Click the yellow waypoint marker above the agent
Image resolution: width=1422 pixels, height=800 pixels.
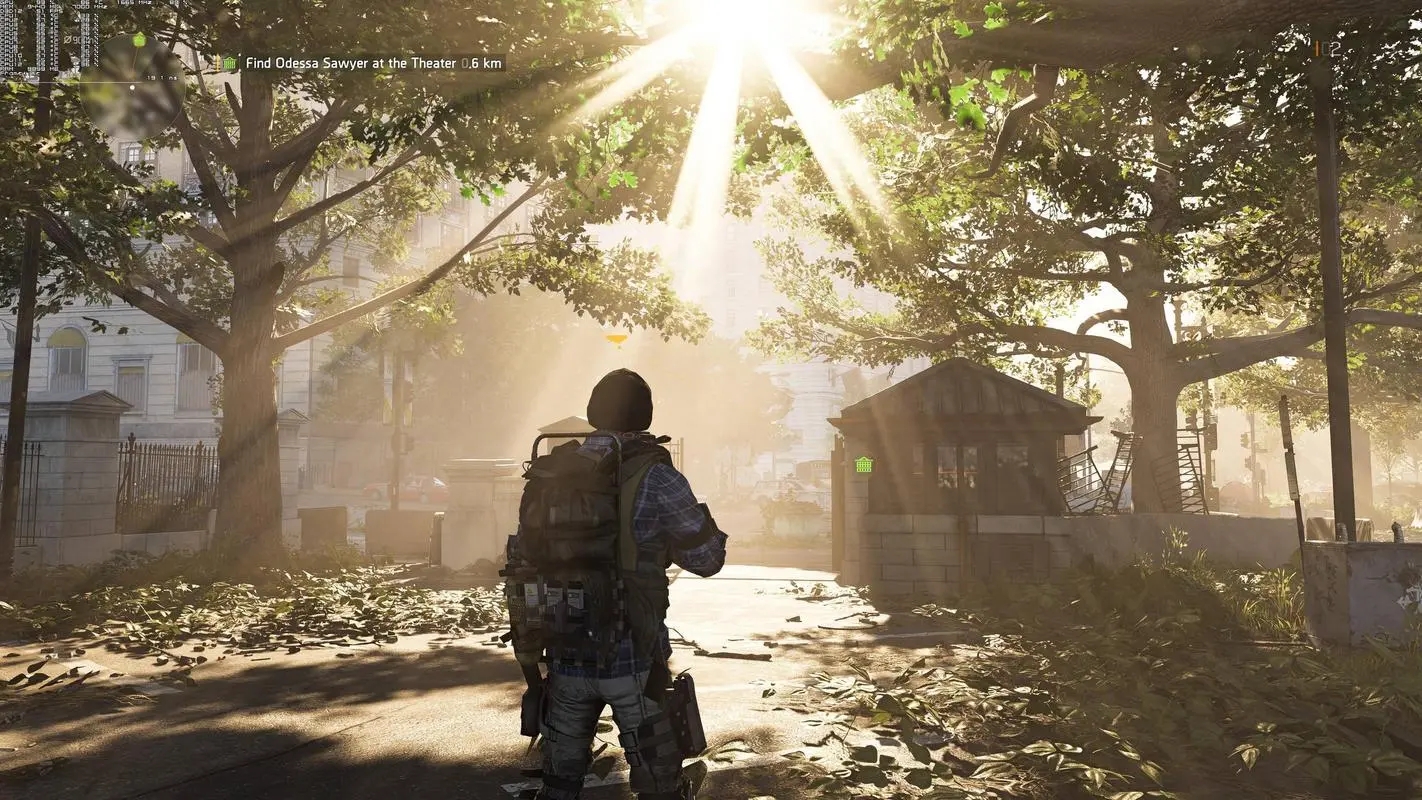(x=617, y=340)
